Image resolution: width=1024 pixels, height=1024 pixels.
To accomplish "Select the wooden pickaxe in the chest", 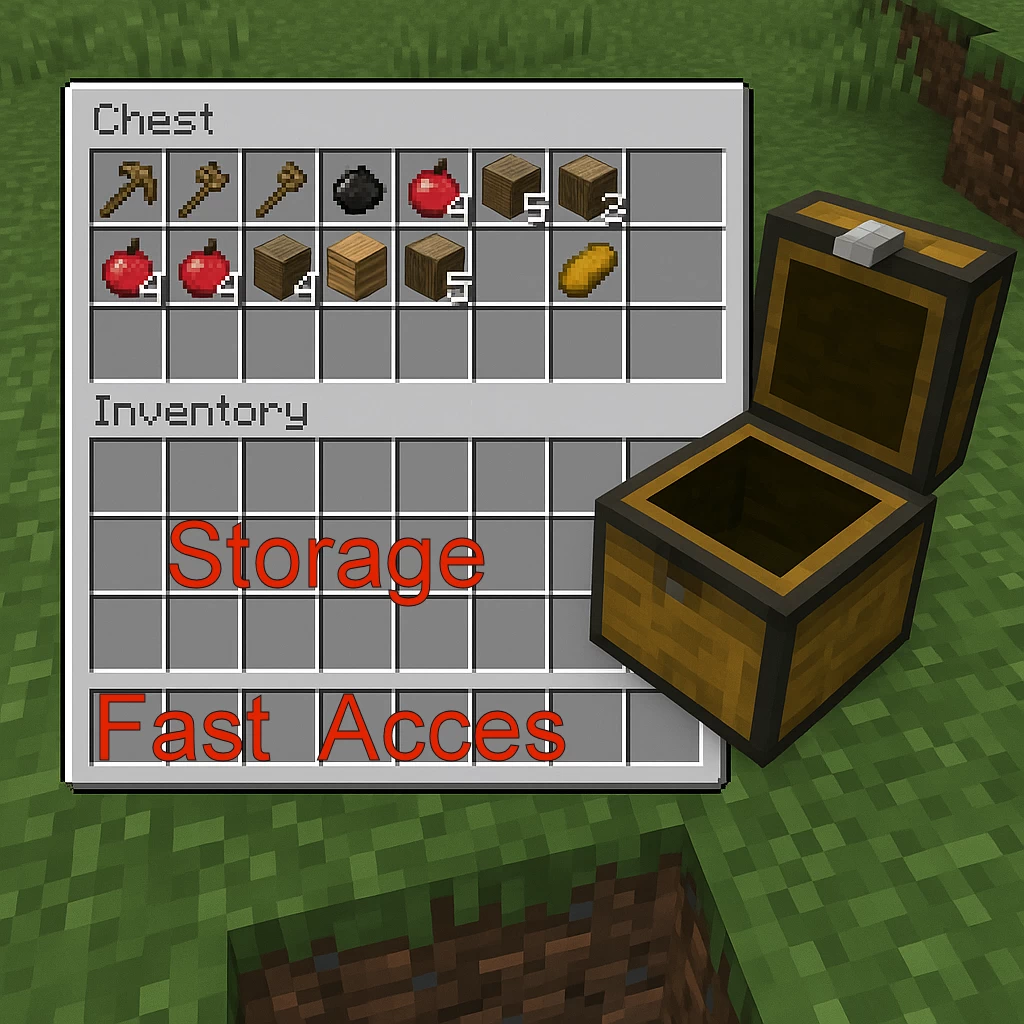I will coord(128,187).
